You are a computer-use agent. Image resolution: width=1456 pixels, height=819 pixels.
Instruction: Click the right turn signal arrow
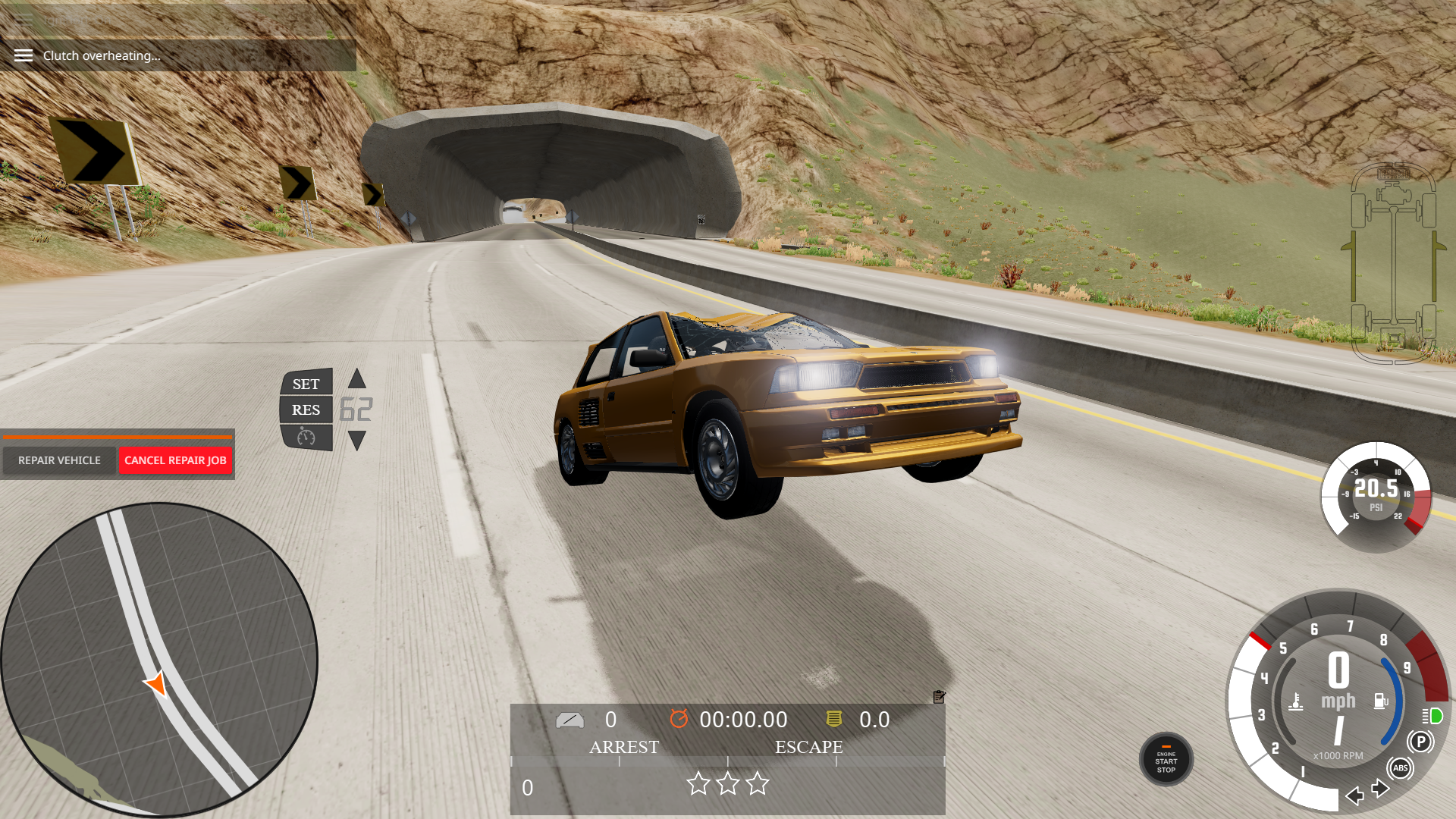point(1380,789)
